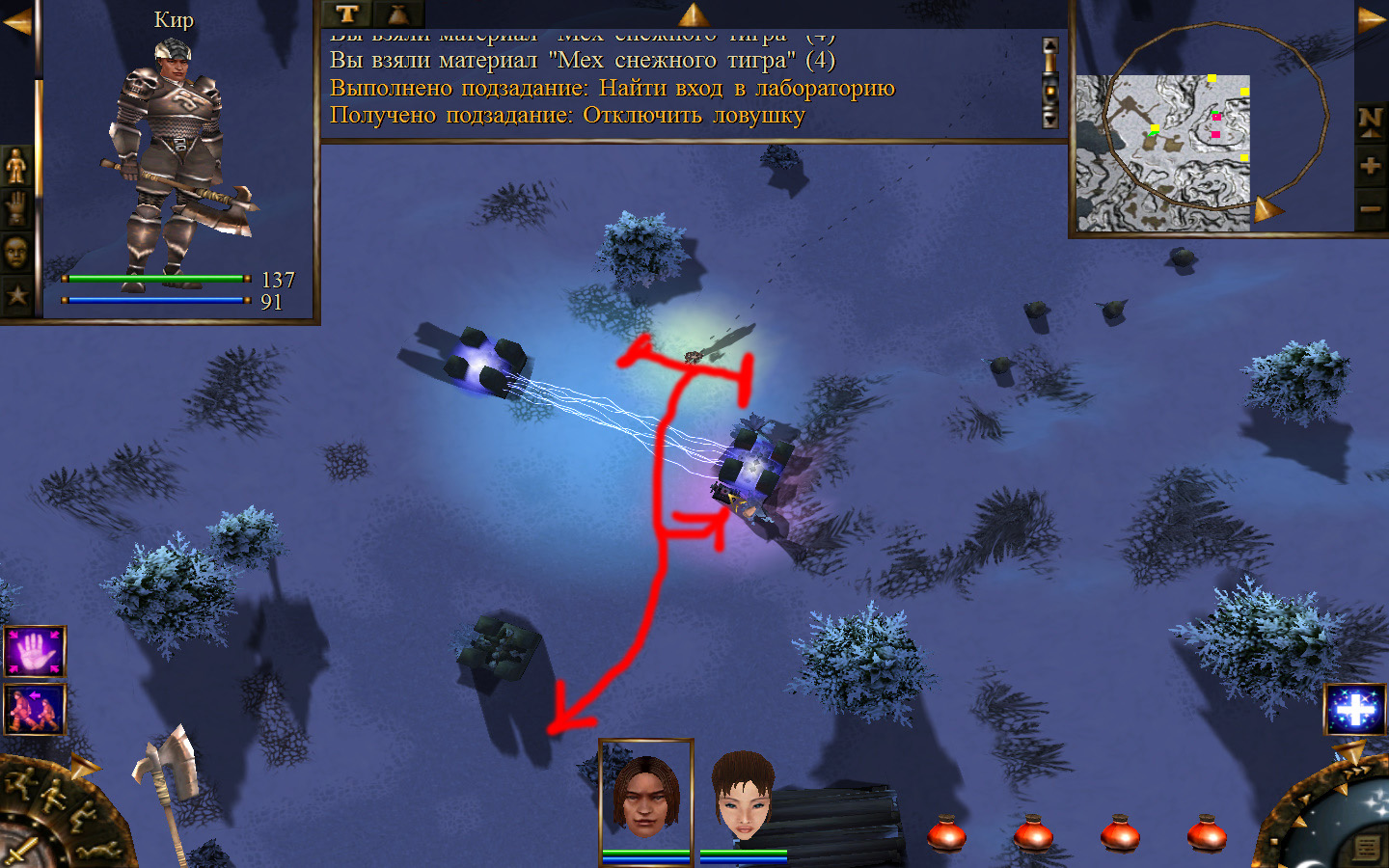This screenshot has width=1389, height=868.
Task: Select the female companion portrait
Action: click(x=743, y=797)
